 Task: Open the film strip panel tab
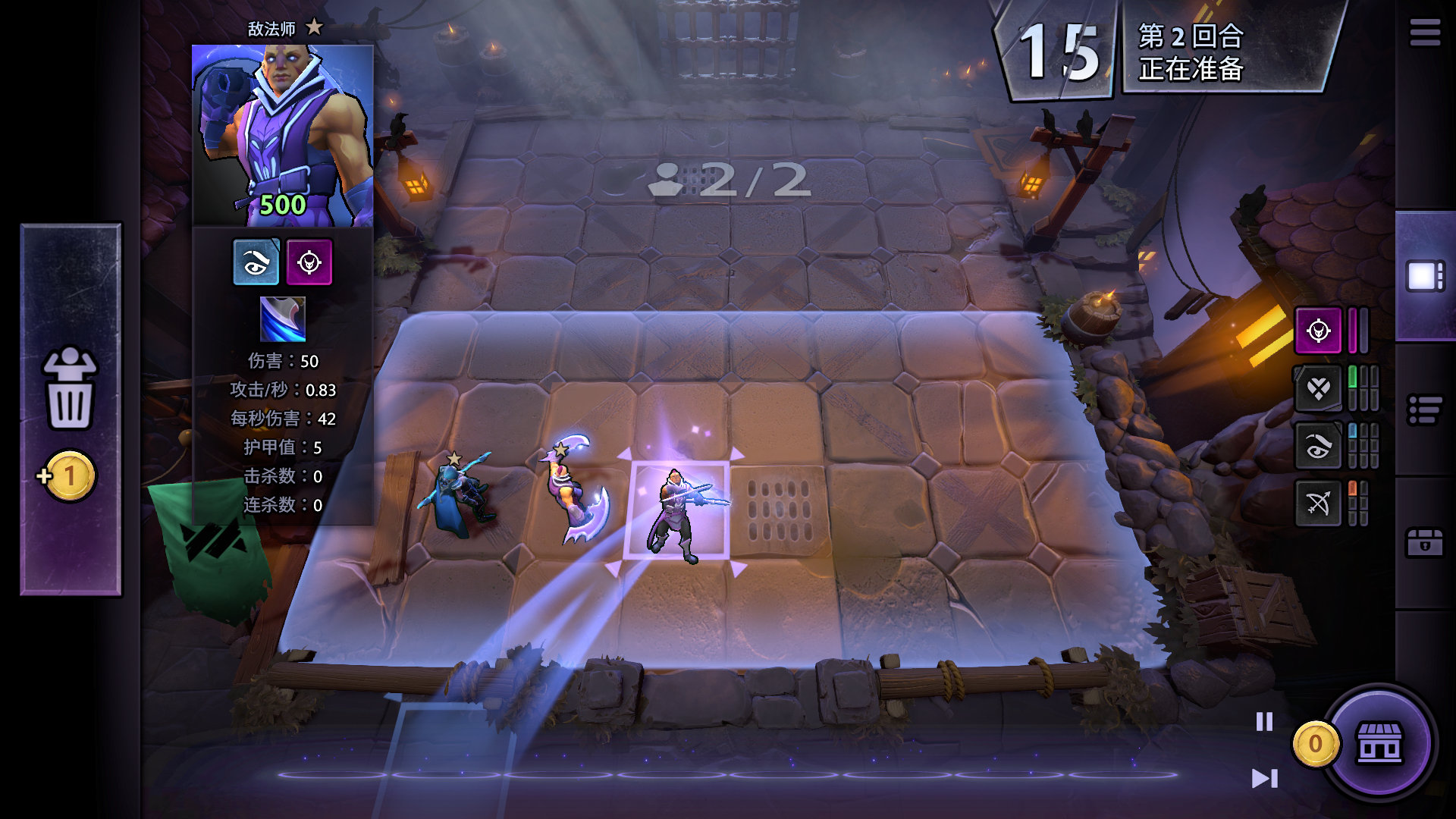click(1425, 276)
